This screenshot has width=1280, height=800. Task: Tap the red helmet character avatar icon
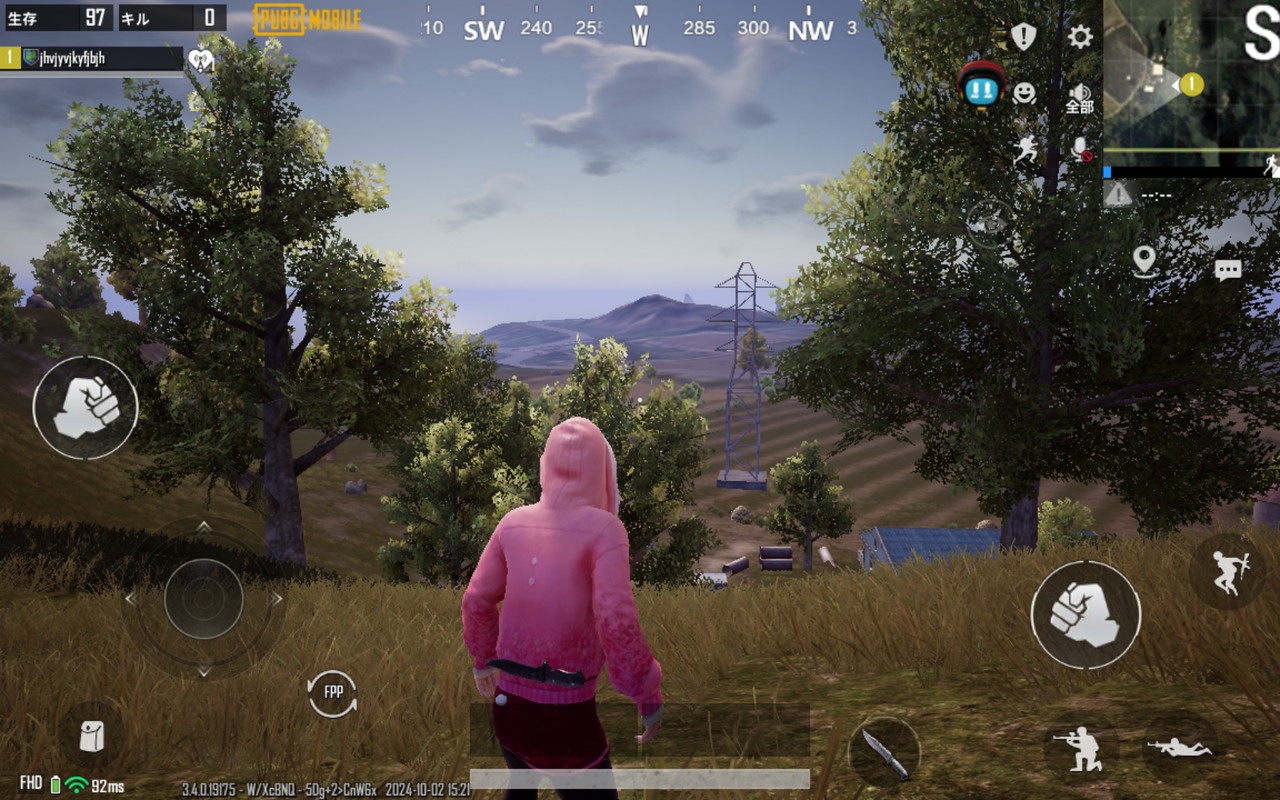pyautogui.click(x=982, y=85)
